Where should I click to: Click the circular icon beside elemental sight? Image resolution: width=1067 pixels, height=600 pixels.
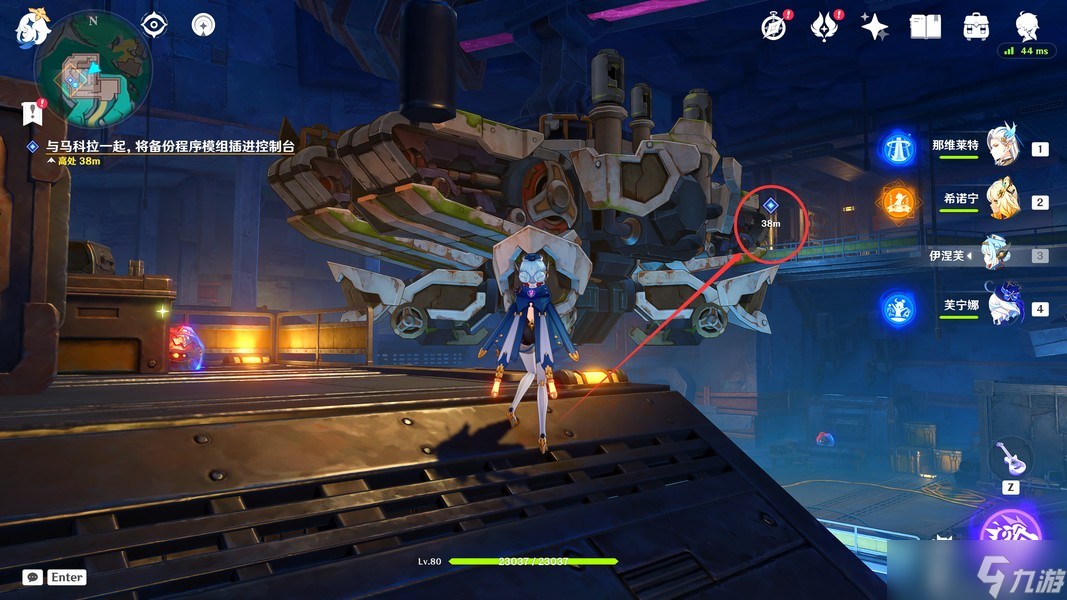pyautogui.click(x=203, y=24)
